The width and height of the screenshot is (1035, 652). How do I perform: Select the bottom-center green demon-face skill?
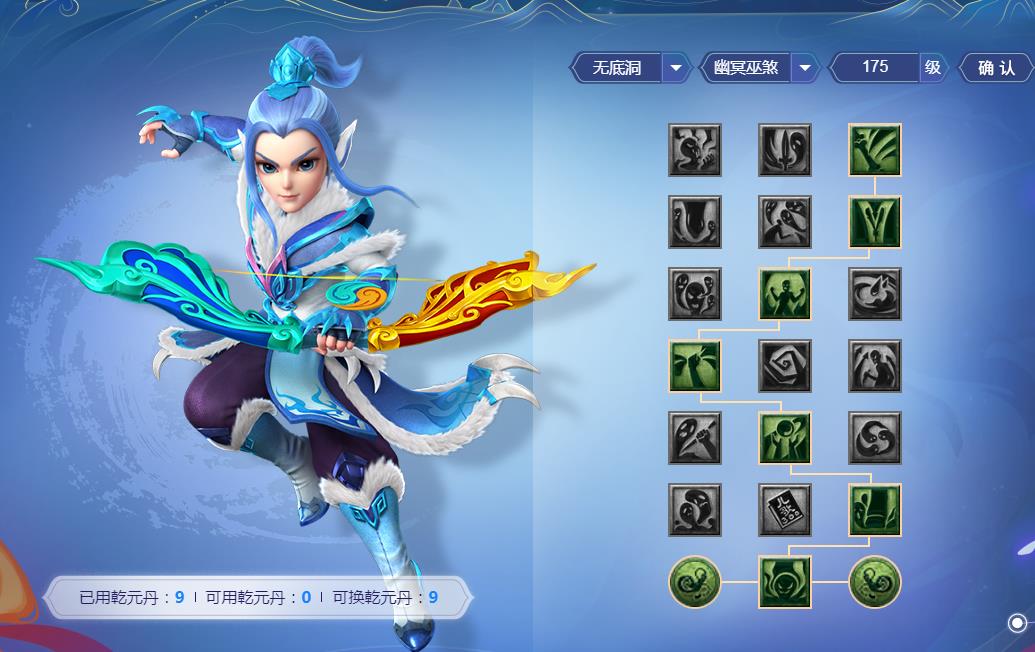[785, 582]
